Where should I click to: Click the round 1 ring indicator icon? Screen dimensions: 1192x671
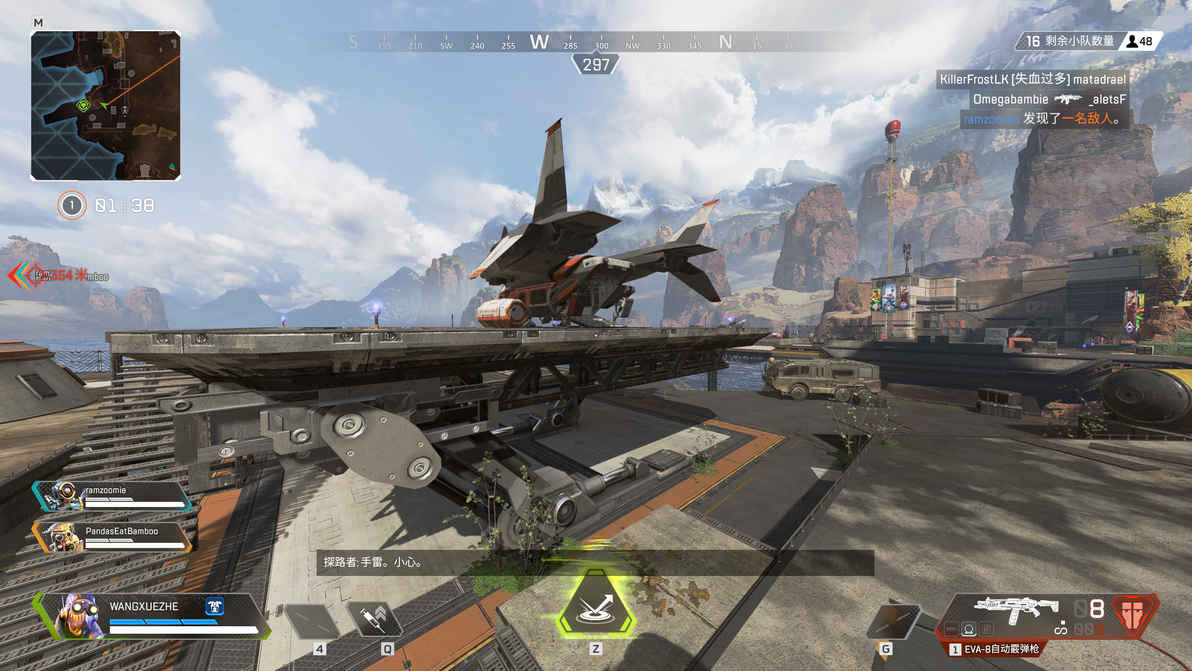click(71, 206)
